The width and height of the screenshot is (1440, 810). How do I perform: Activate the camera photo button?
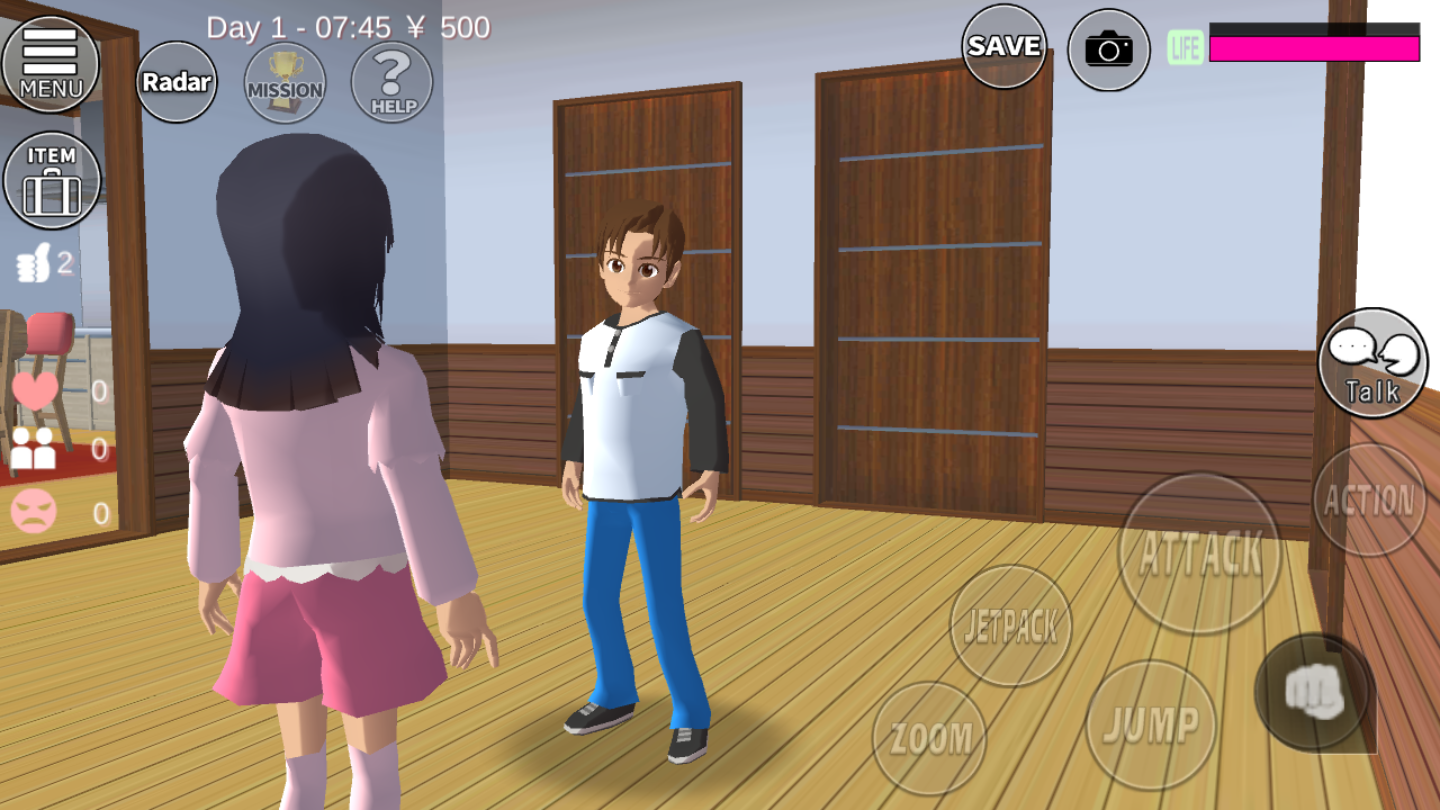[x=1108, y=49]
